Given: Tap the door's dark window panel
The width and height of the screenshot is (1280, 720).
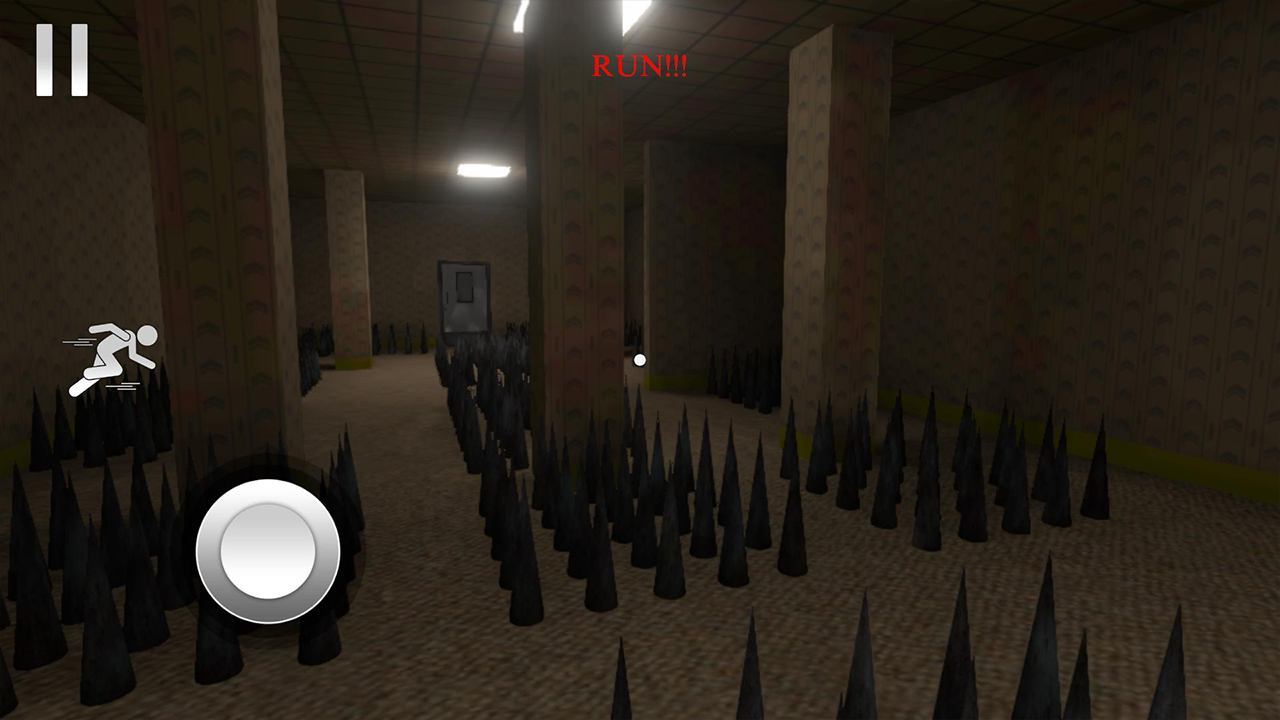Looking at the screenshot, I should pyautogui.click(x=465, y=287).
